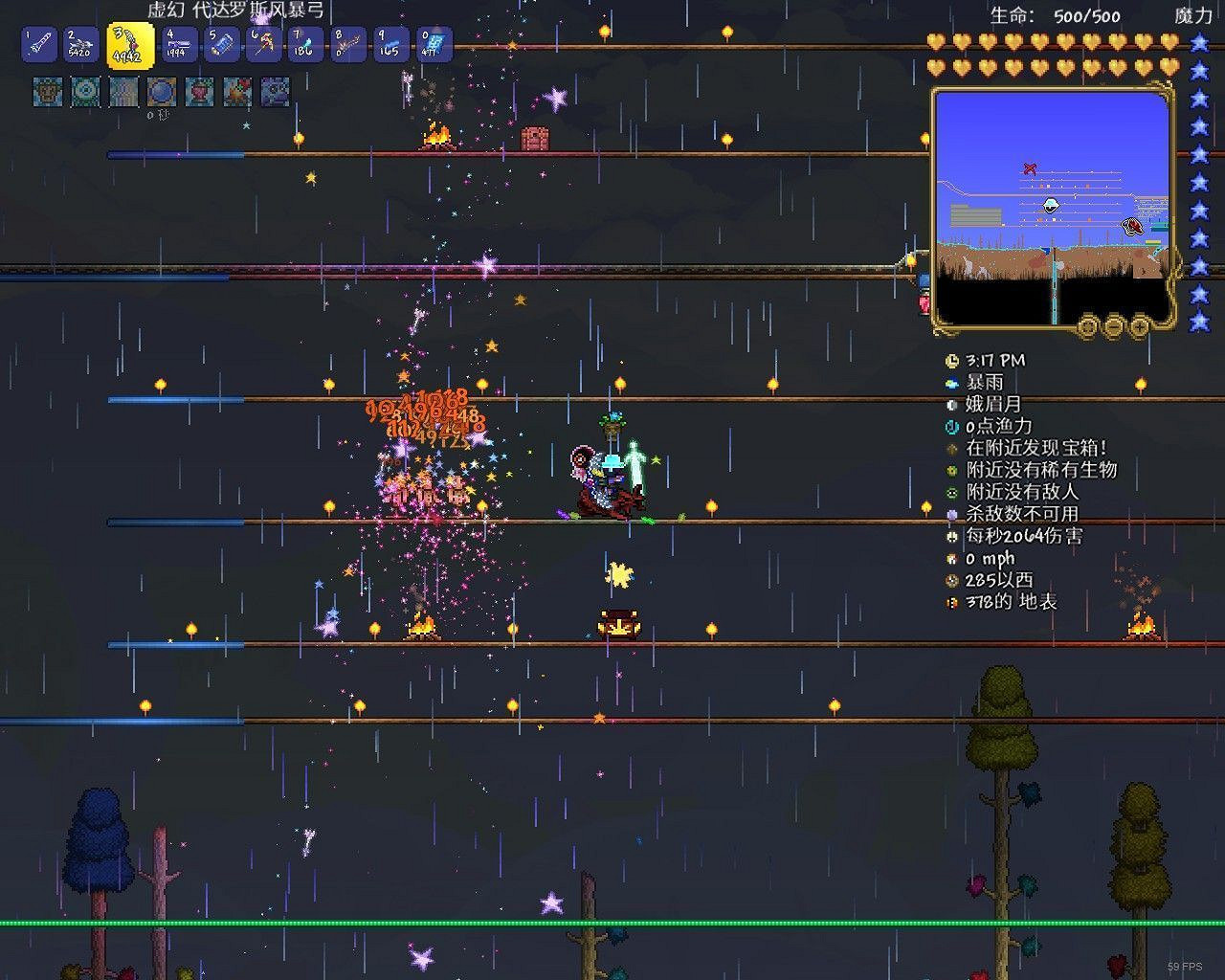
Task: Toggle the depth meter showing 378的地表
Action: [950, 603]
